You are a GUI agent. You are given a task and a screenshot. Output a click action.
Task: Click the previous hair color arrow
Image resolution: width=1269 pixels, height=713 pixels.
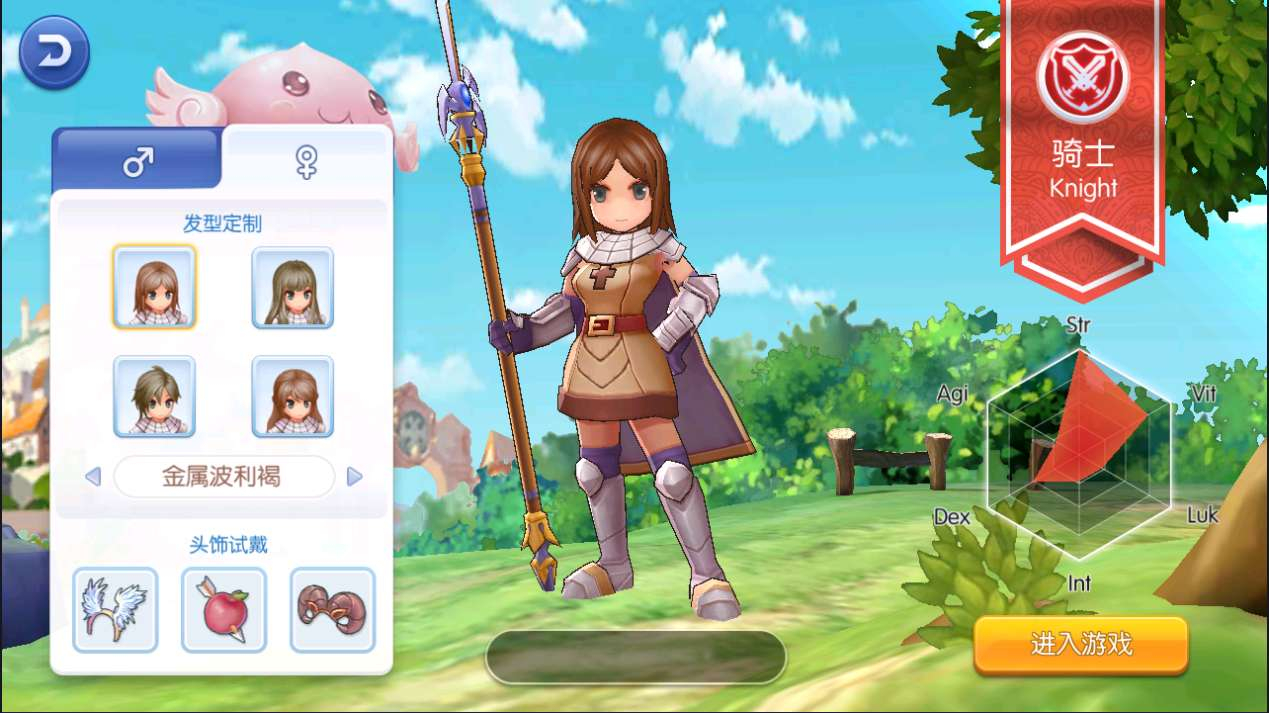tap(94, 477)
